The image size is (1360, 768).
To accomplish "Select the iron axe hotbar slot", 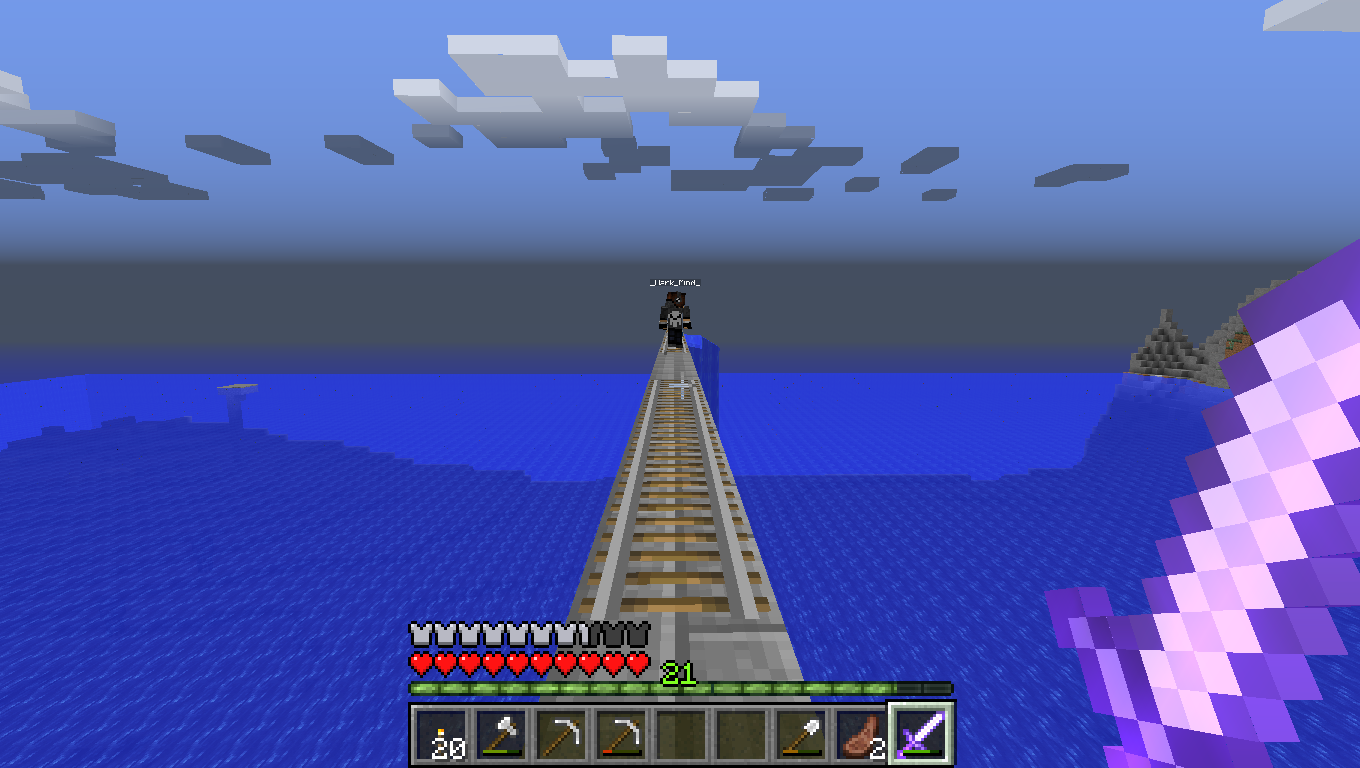I will coord(501,736).
